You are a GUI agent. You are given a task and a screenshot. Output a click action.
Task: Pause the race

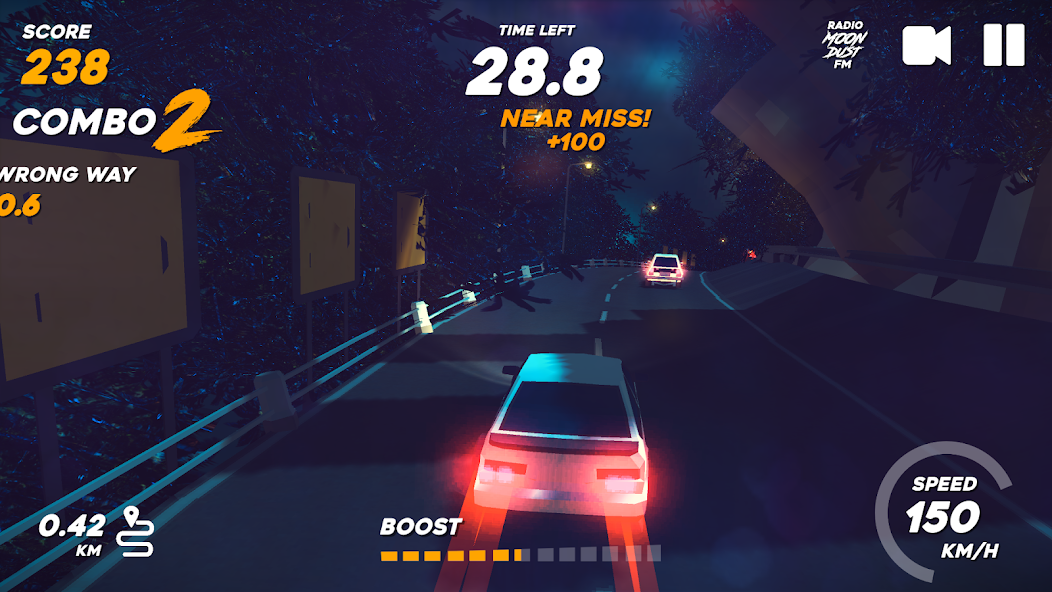point(1003,45)
